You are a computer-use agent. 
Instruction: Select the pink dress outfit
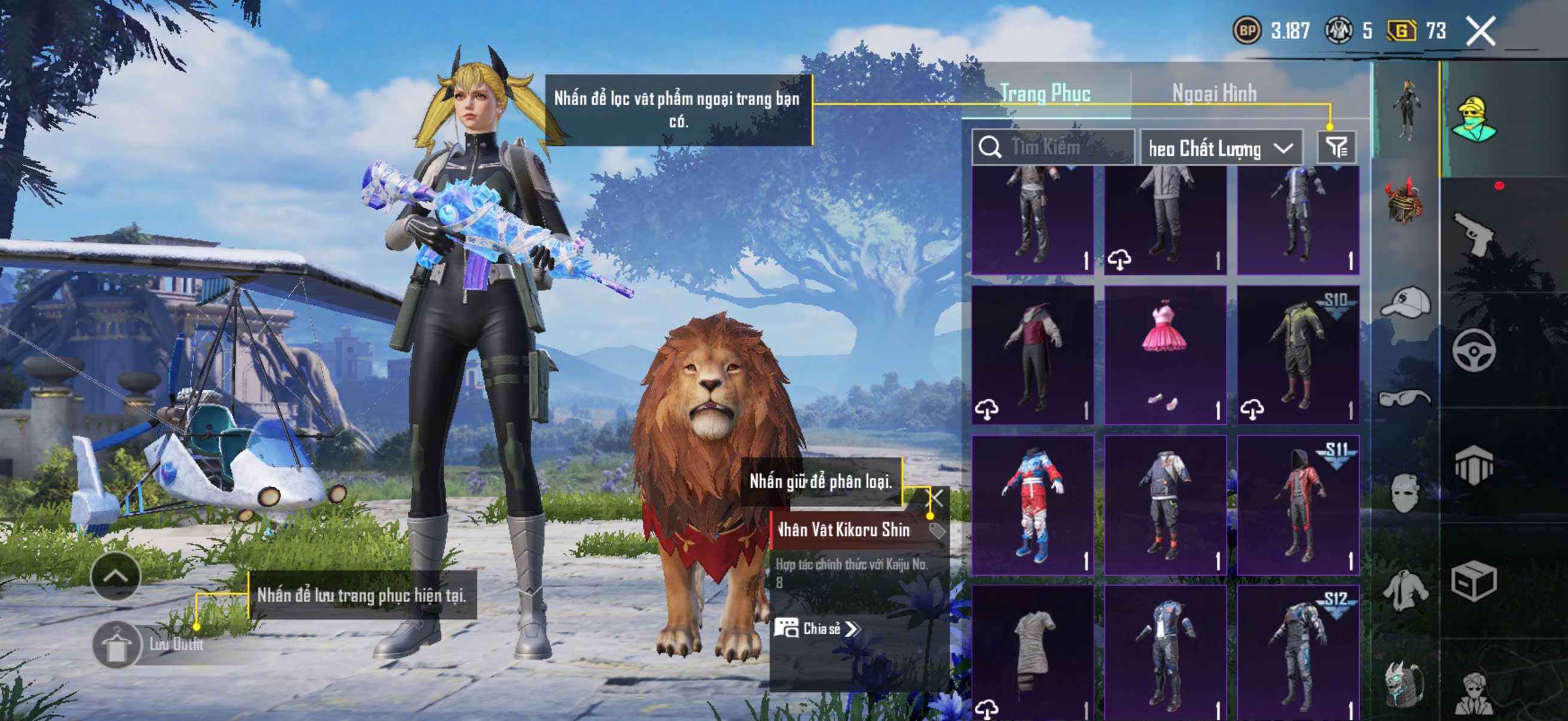(1165, 355)
